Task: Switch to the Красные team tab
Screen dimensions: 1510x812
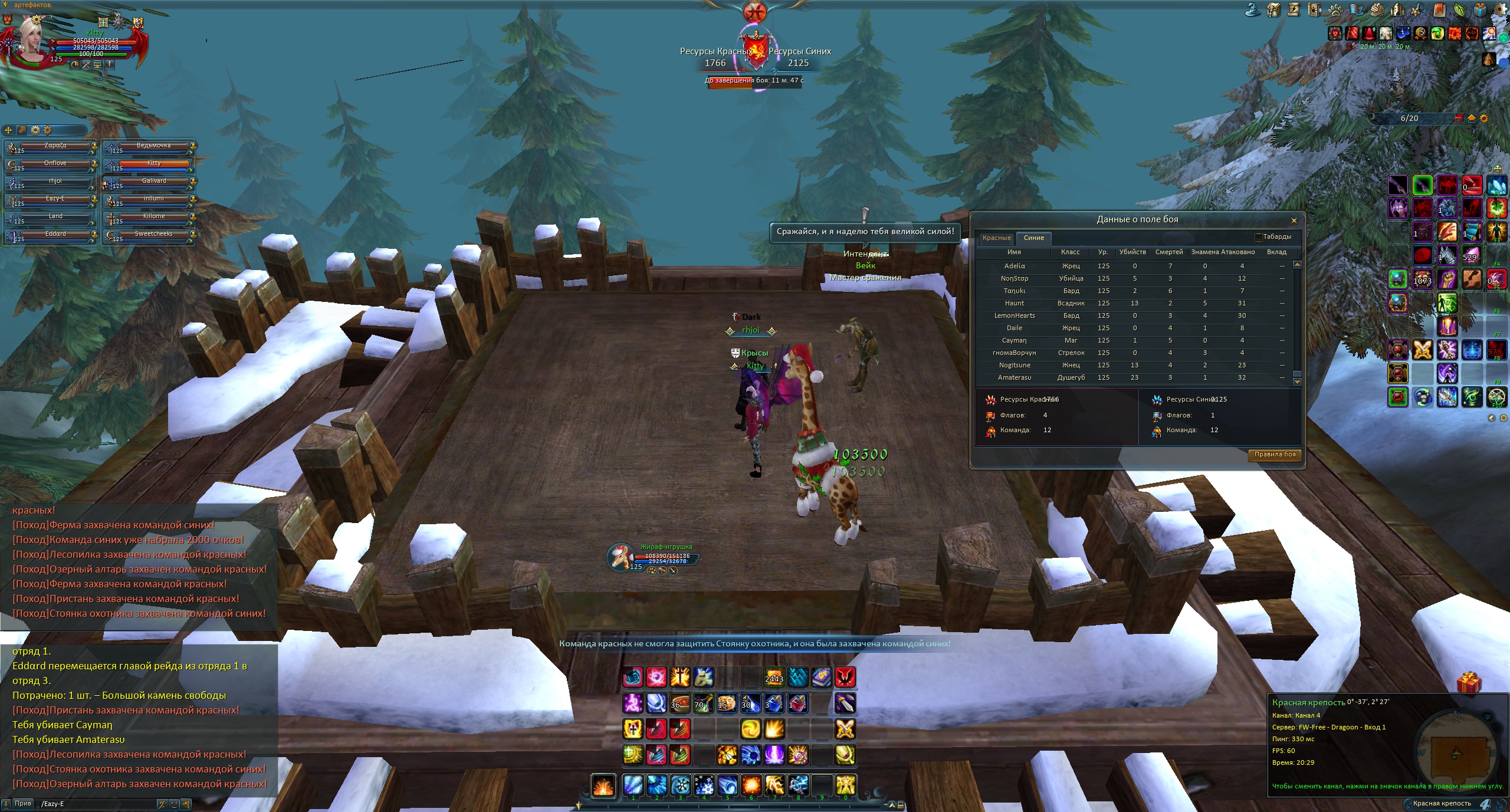Action: pyautogui.click(x=996, y=238)
